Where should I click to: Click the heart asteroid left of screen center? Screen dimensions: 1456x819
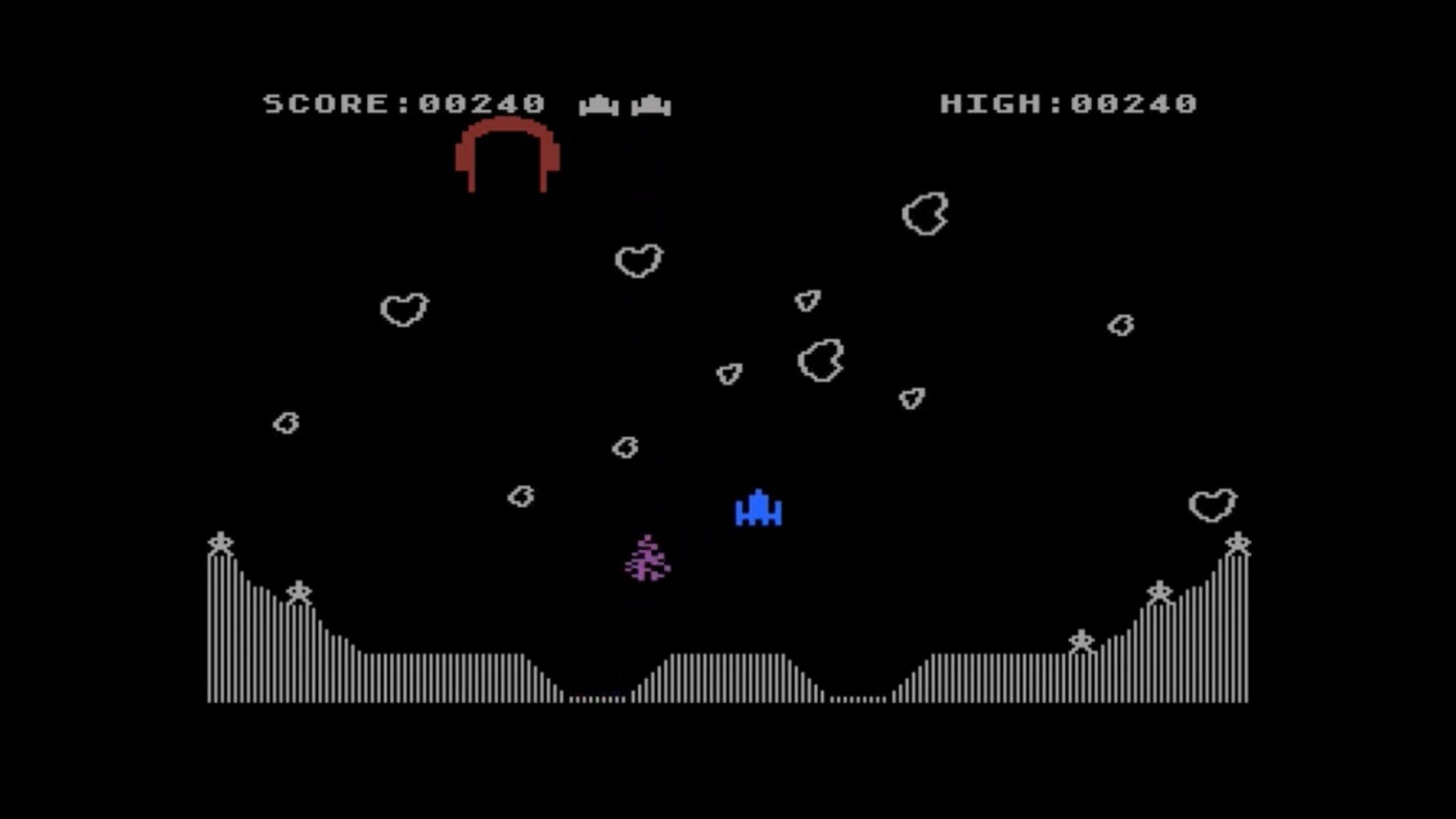pyautogui.click(x=406, y=311)
